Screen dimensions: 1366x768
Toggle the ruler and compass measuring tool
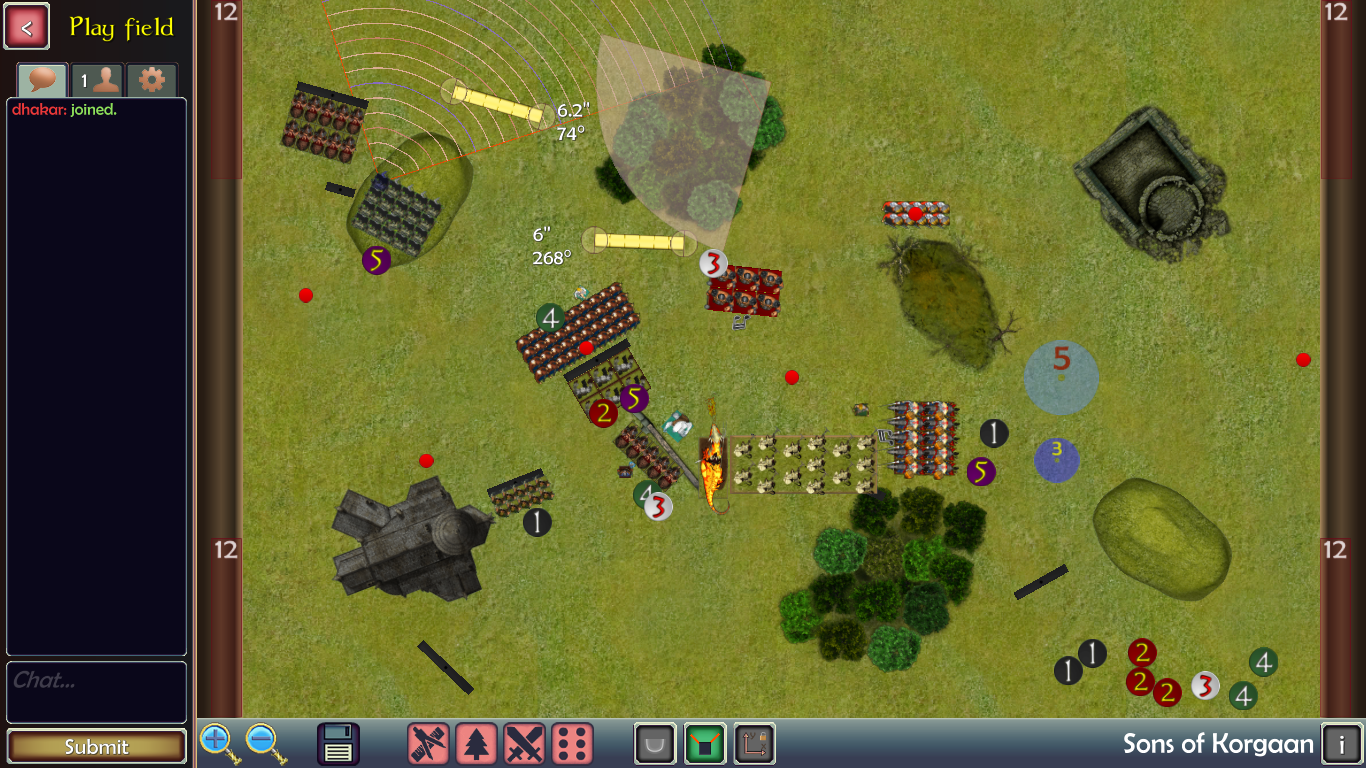click(428, 744)
